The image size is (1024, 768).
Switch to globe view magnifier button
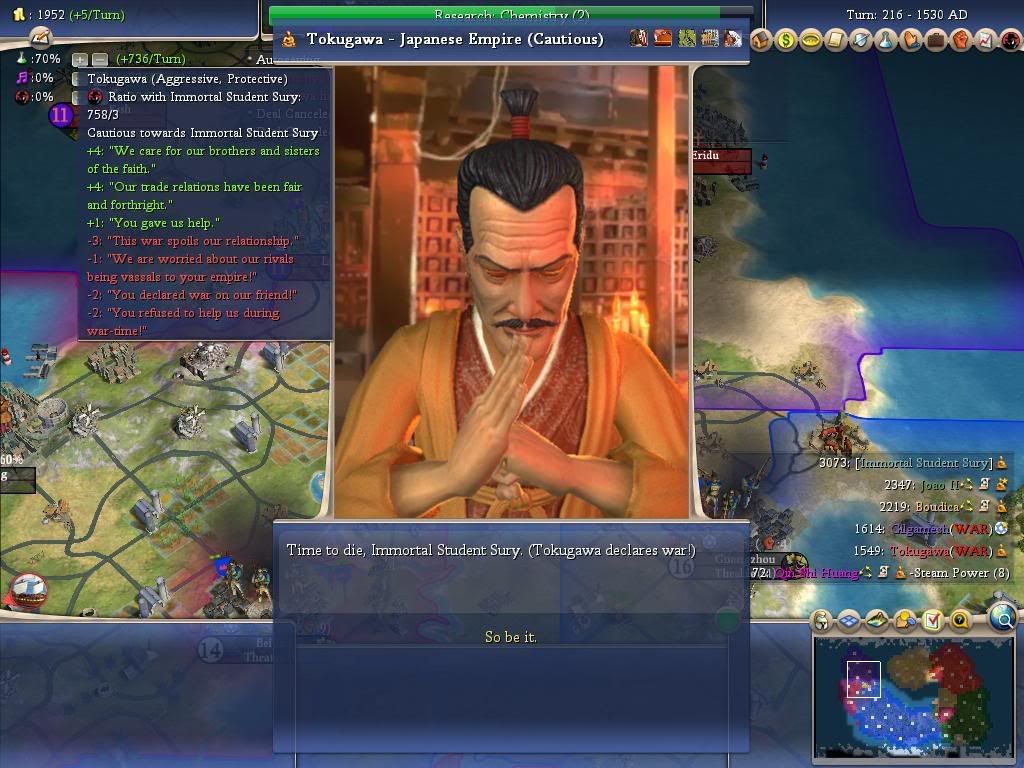pyautogui.click(x=1003, y=620)
